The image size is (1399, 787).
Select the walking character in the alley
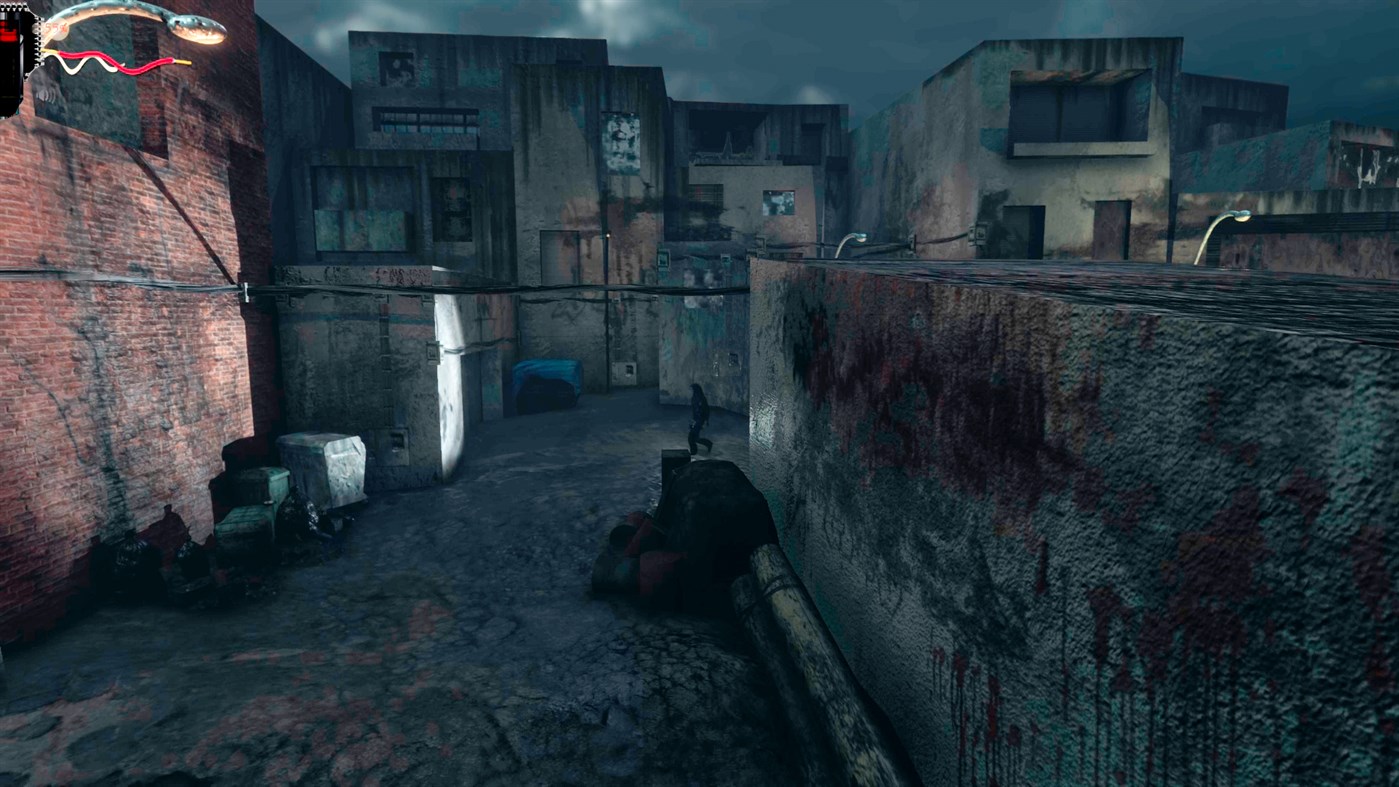697,416
